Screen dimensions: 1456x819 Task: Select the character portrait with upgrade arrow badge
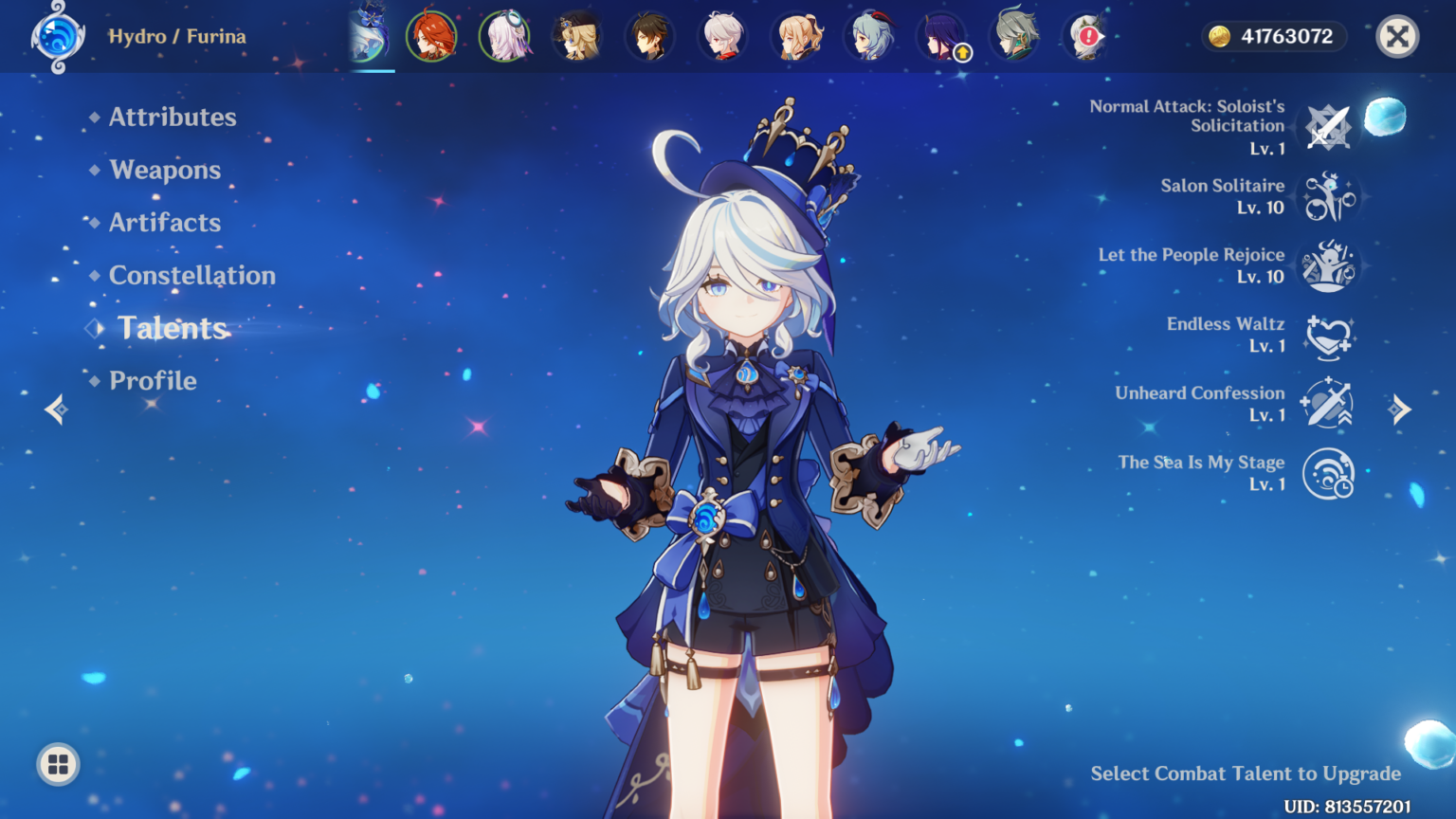943,37
